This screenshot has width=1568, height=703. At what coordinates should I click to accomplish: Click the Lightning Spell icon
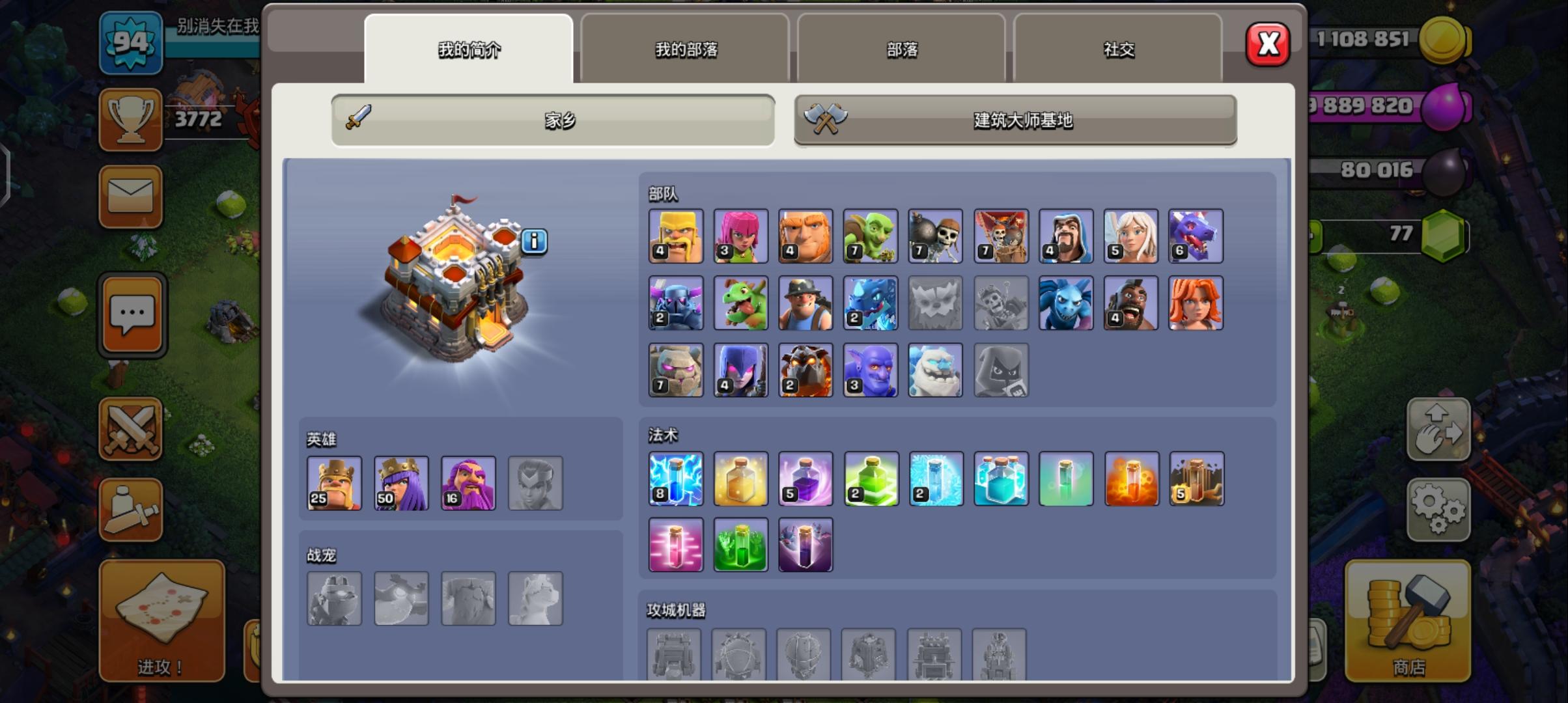click(675, 478)
